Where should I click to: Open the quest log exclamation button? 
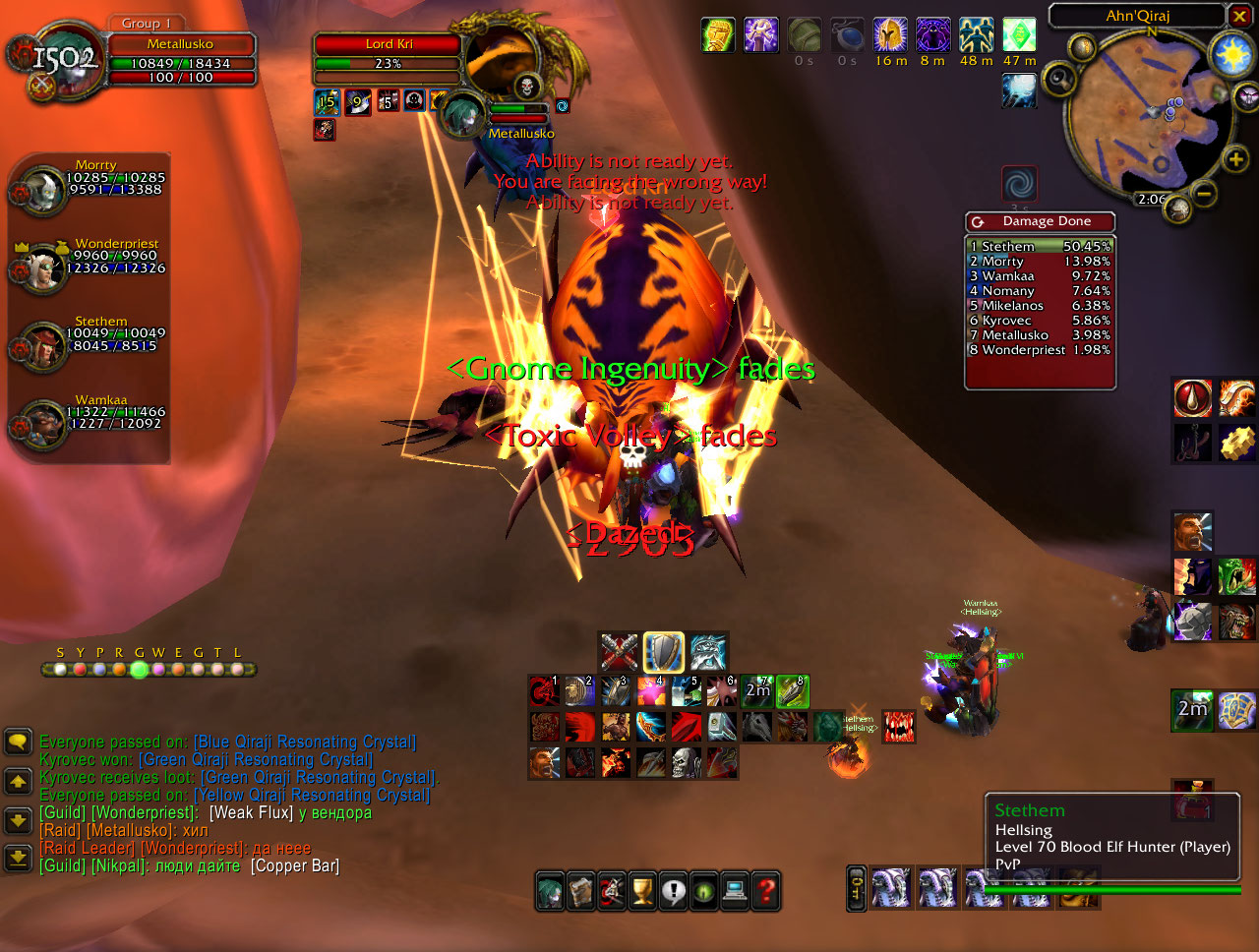click(x=673, y=891)
